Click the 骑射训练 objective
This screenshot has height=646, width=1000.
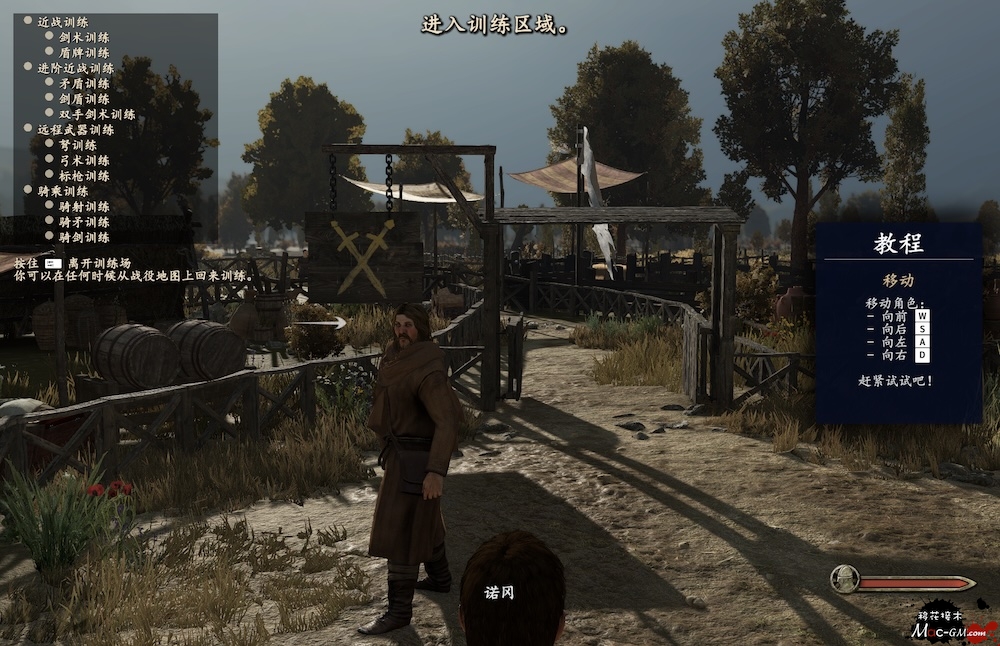coord(83,207)
